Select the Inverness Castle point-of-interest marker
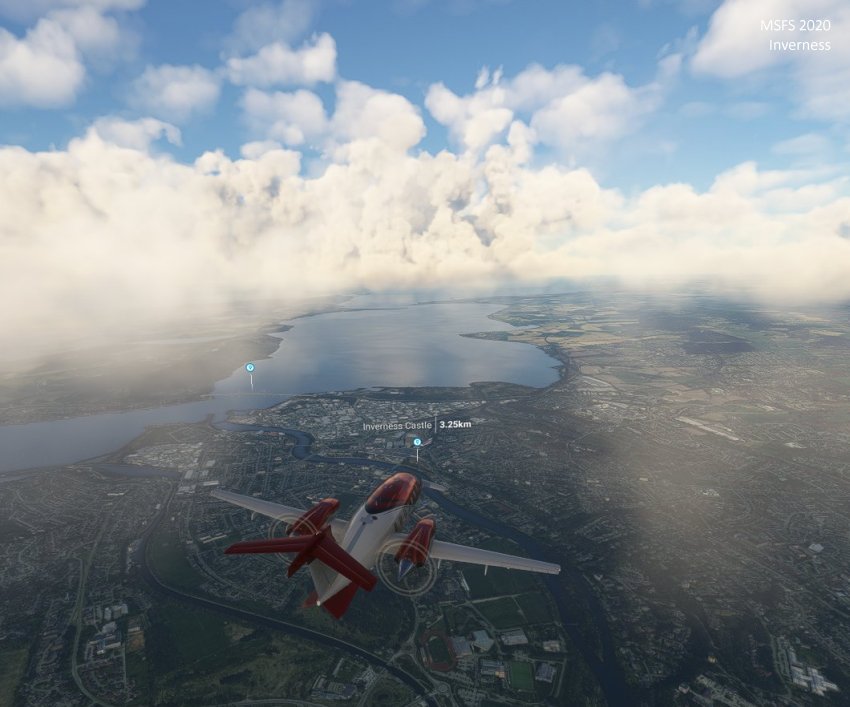 (x=417, y=442)
